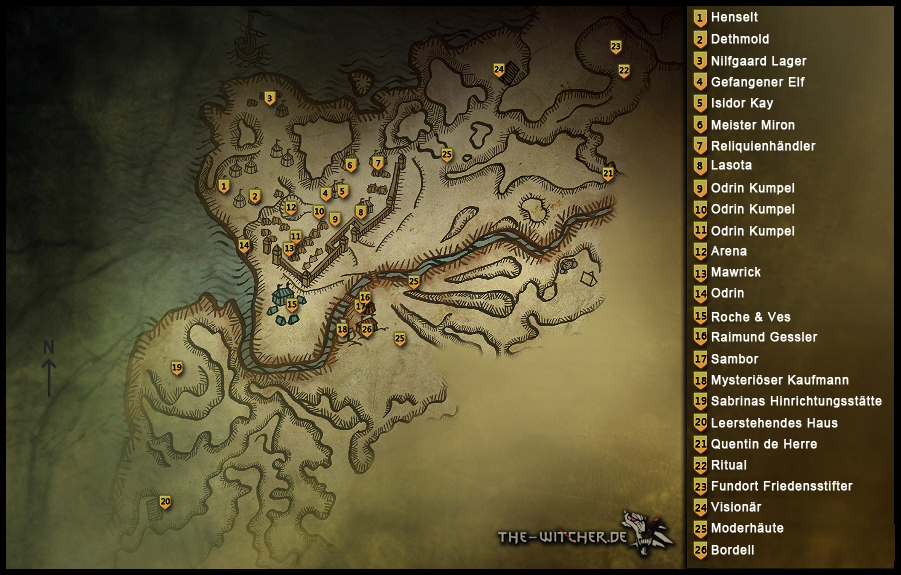The image size is (901, 575).
Task: Choose Roche & Ves in the legend
Action: 750,316
